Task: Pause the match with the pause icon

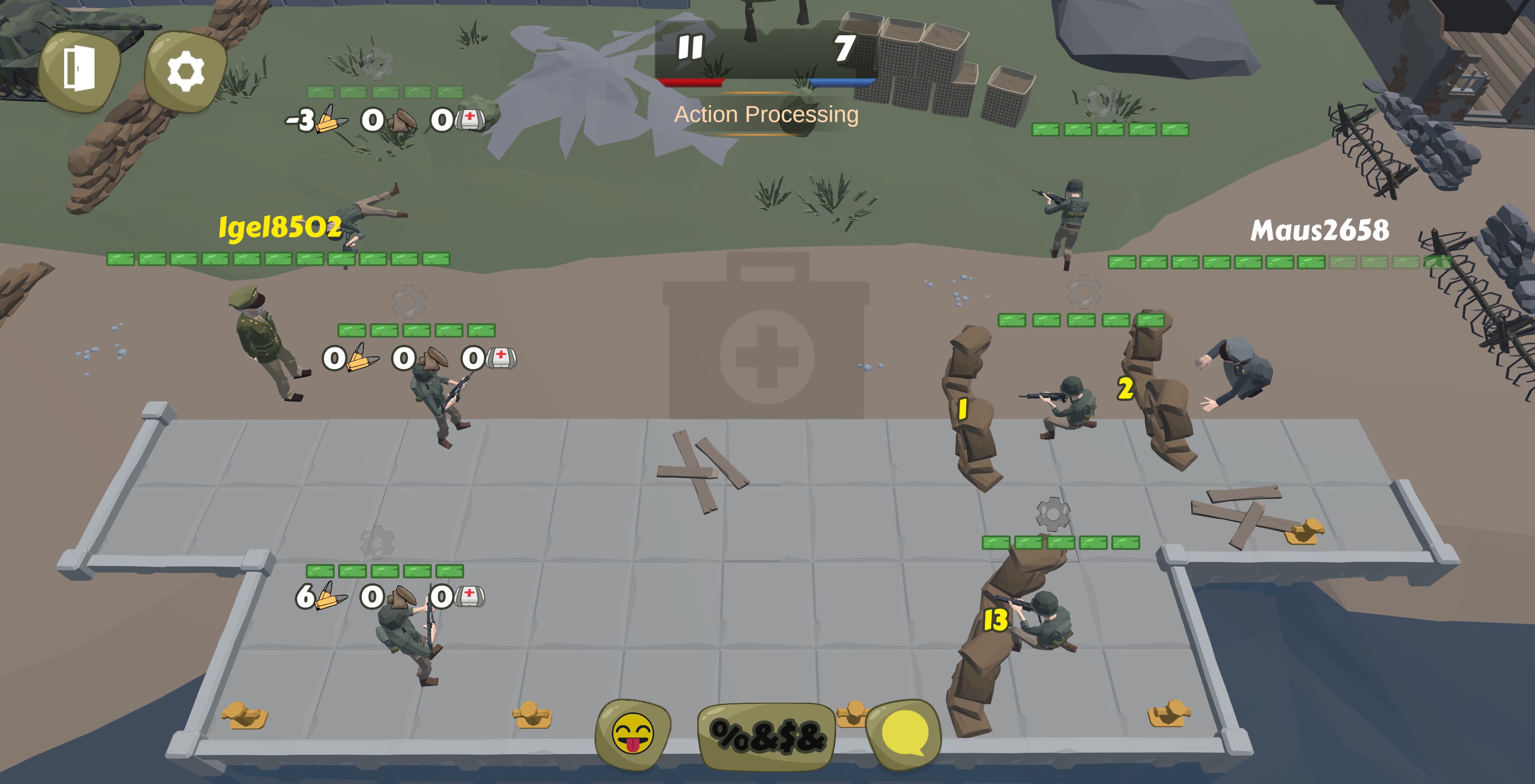Action: (690, 48)
